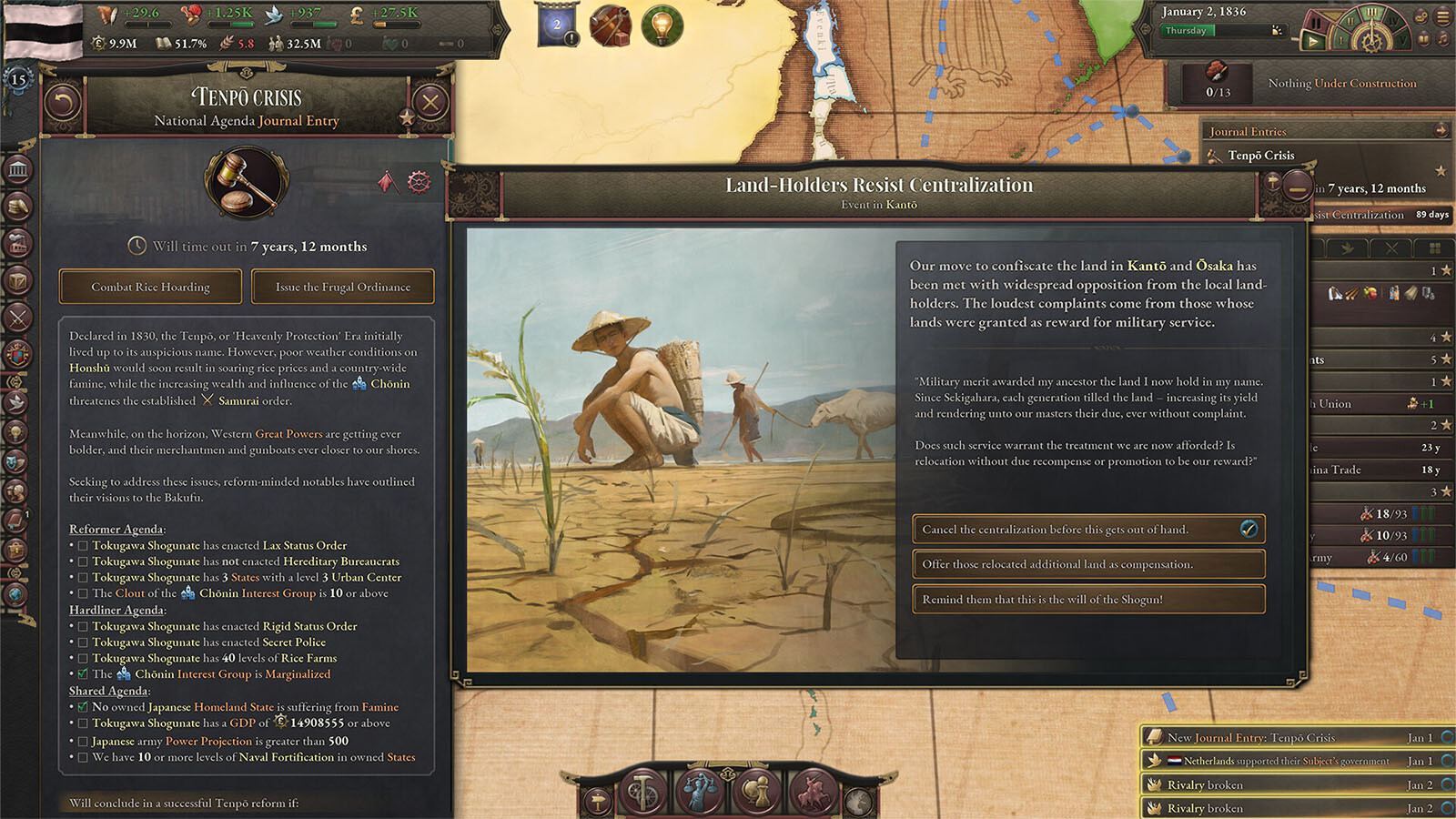This screenshot has width=1456, height=819.
Task: Minimize the Land-Holders event window
Action: 1298,185
